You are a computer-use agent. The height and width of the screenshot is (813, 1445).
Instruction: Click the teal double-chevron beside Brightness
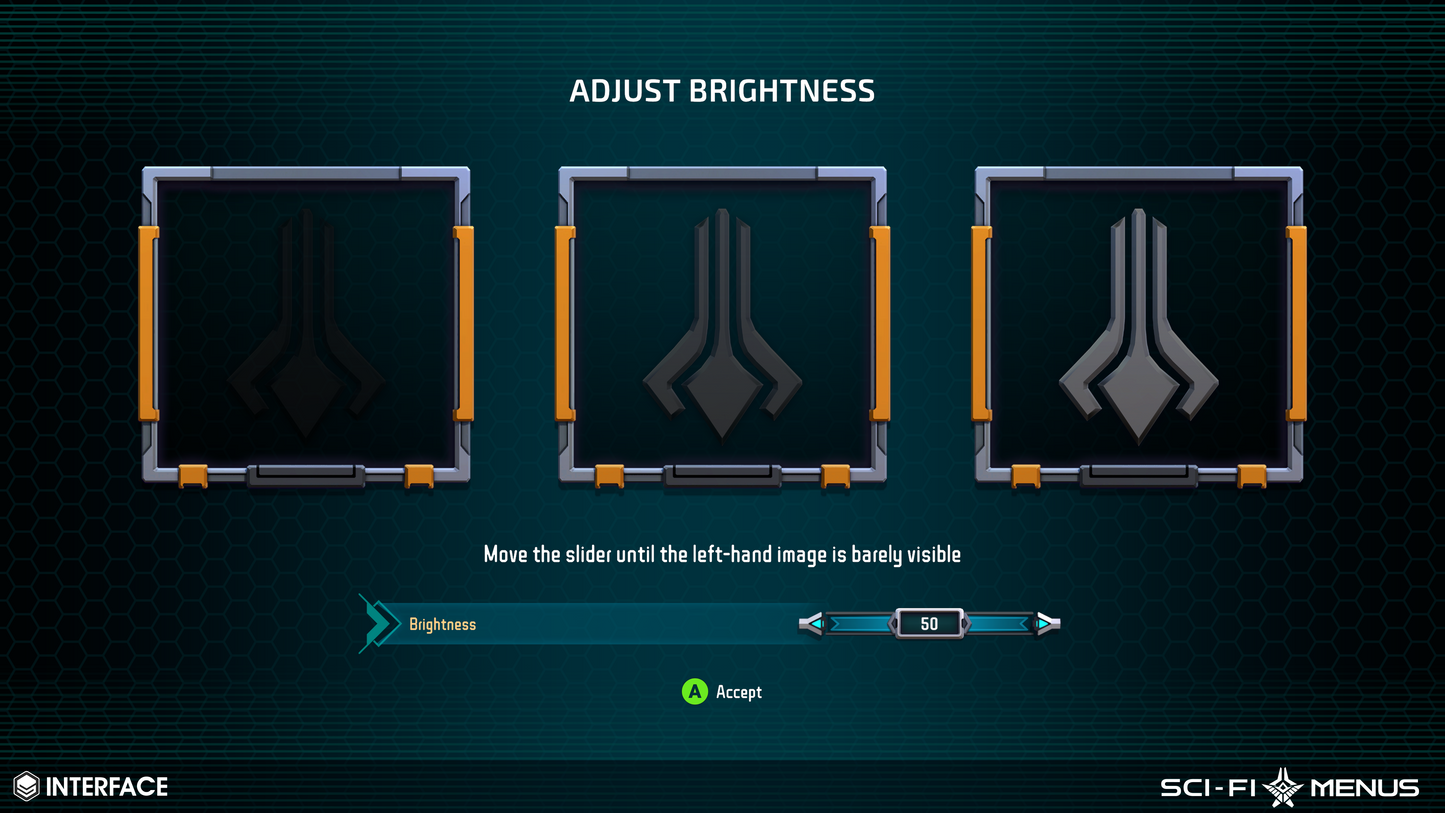376,622
